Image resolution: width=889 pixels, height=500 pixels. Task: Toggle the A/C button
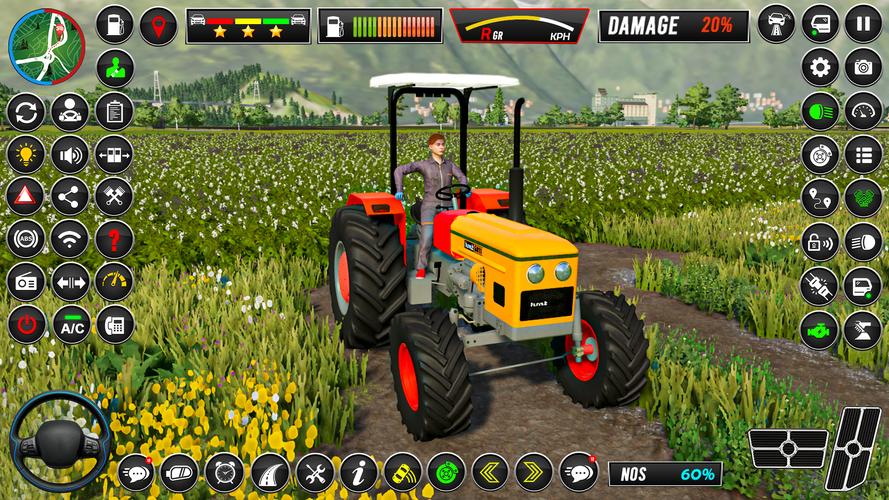click(x=71, y=325)
